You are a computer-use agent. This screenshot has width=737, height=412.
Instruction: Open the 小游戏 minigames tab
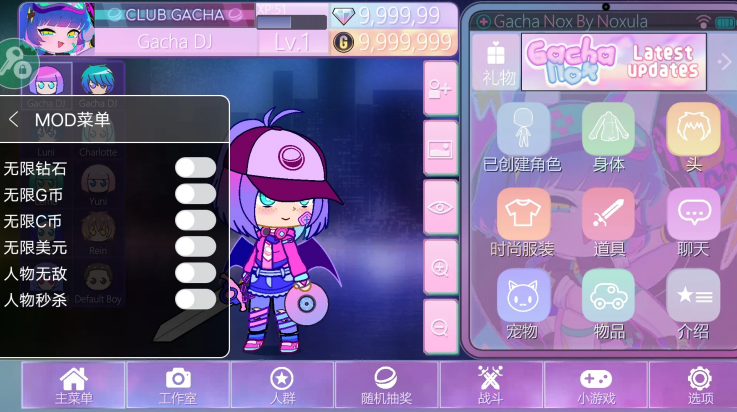click(596, 386)
